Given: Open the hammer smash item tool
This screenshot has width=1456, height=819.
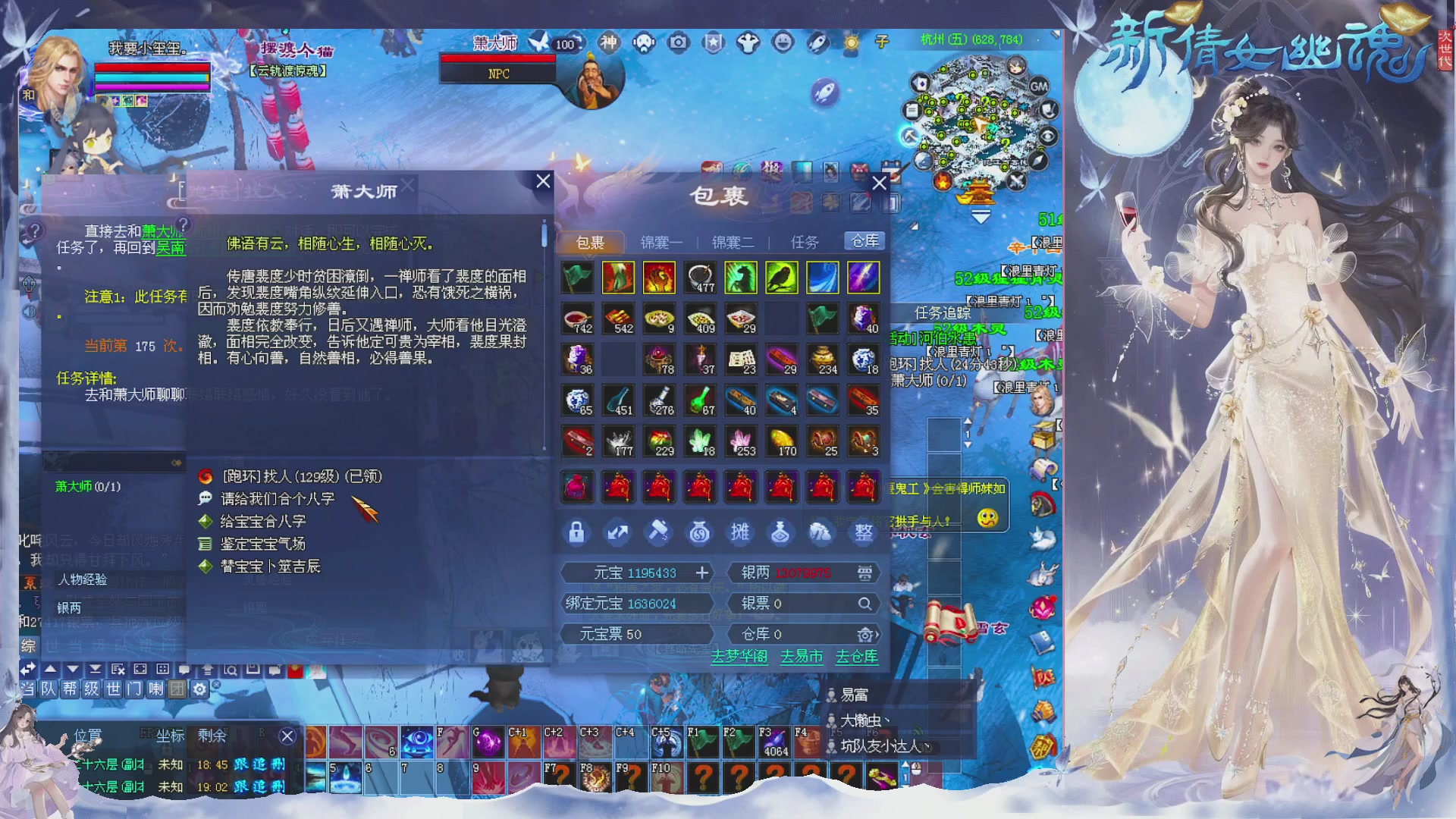Looking at the screenshot, I should click(x=659, y=532).
